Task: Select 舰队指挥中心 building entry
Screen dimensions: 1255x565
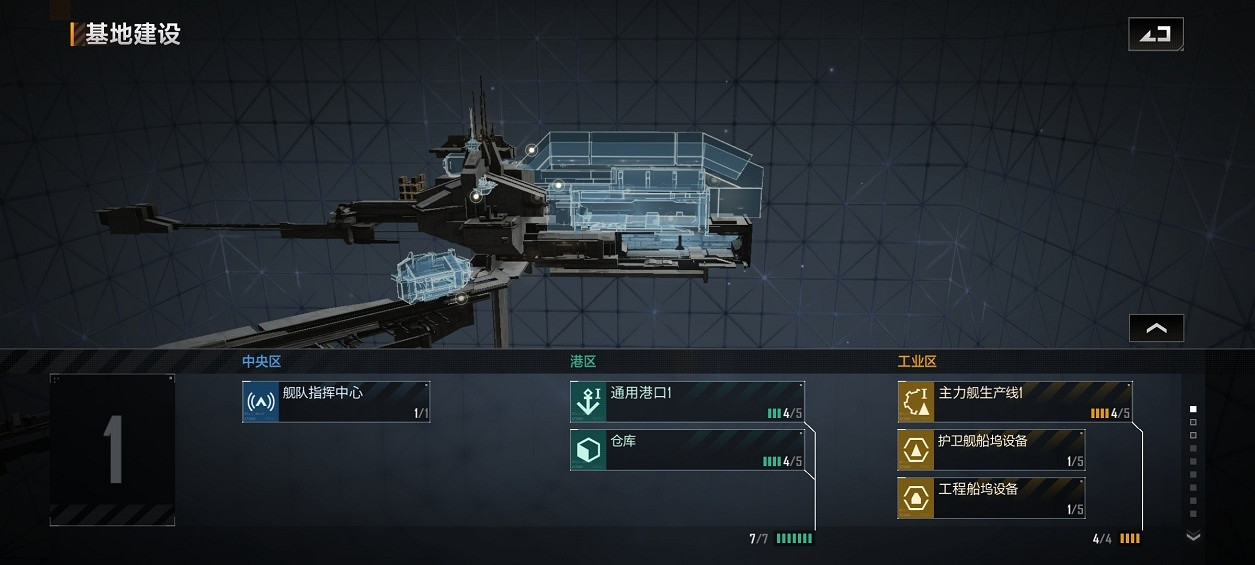Action: (x=336, y=401)
